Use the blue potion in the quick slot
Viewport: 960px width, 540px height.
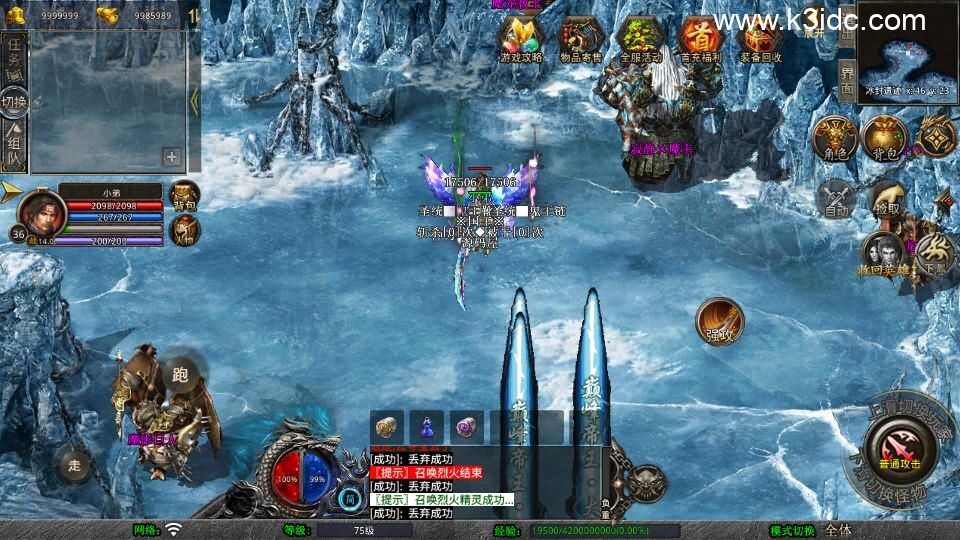pyautogui.click(x=427, y=426)
